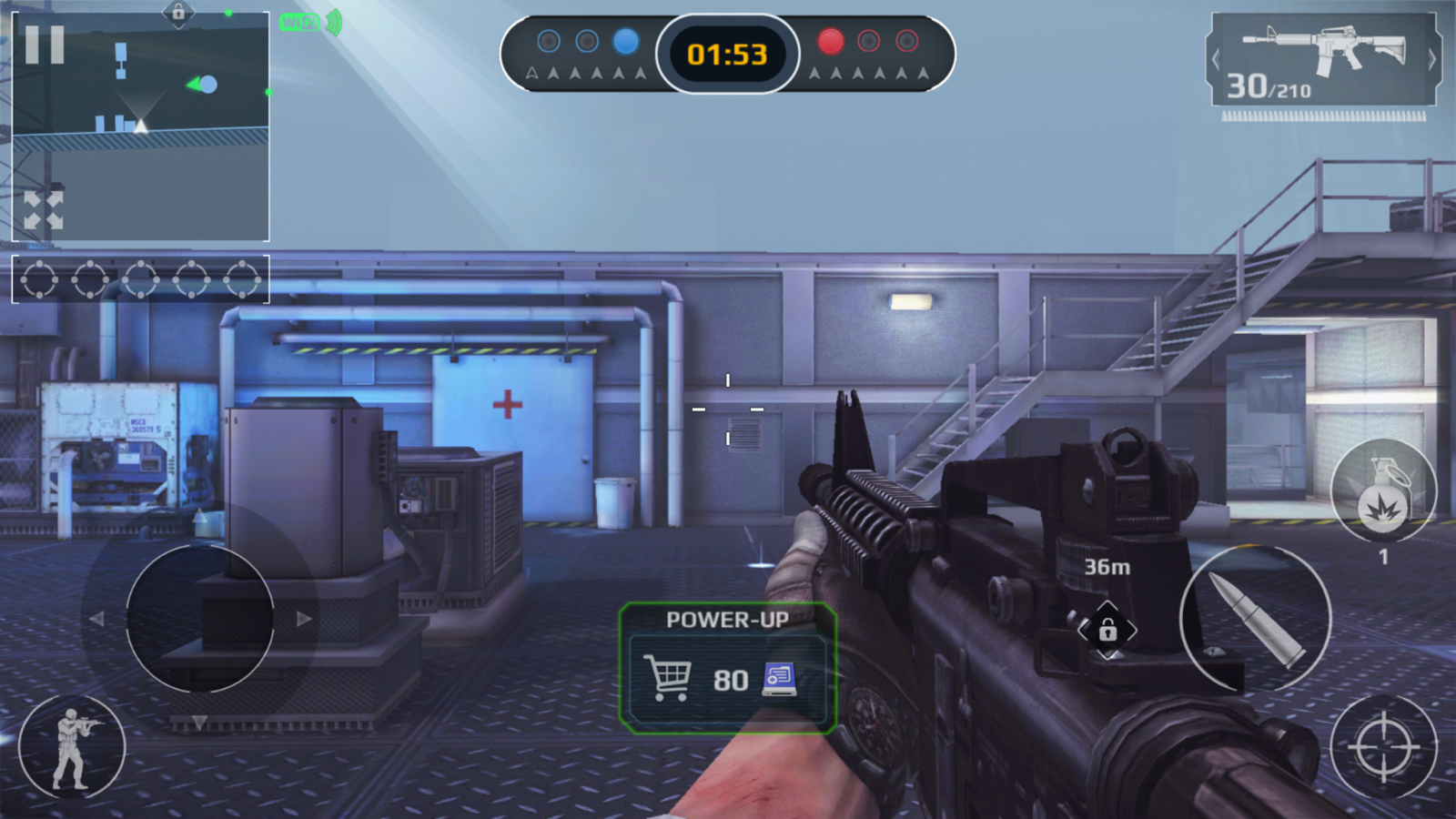Image resolution: width=1456 pixels, height=819 pixels.
Task: Toggle crouch stance with the soldier icon
Action: [x=72, y=748]
